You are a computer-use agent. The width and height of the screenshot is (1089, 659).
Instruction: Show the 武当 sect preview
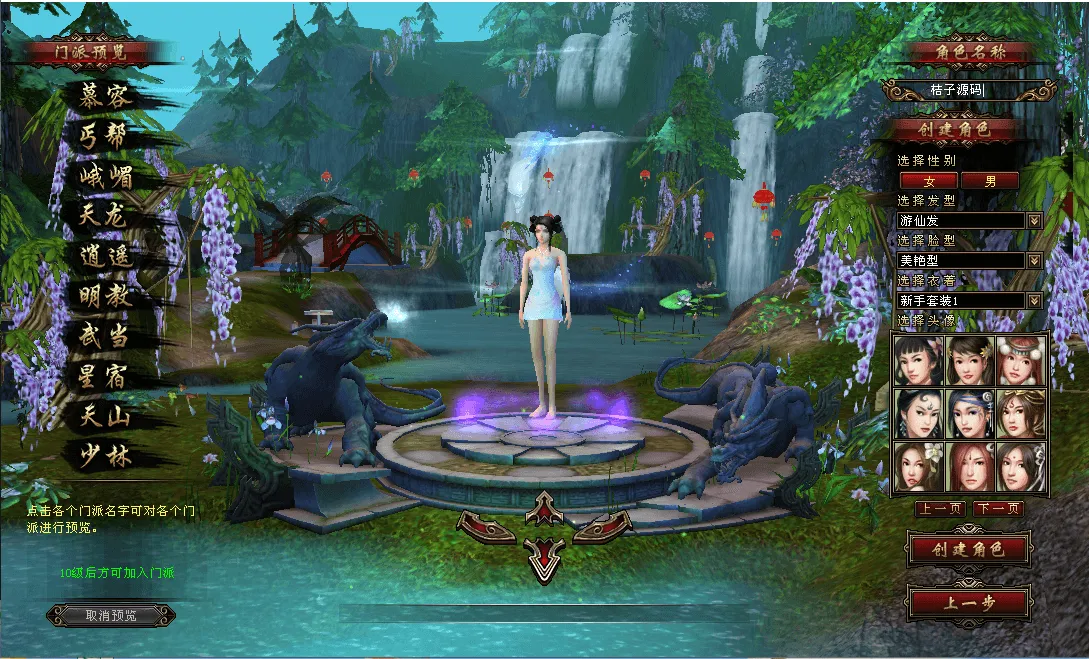pyautogui.click(x=106, y=335)
